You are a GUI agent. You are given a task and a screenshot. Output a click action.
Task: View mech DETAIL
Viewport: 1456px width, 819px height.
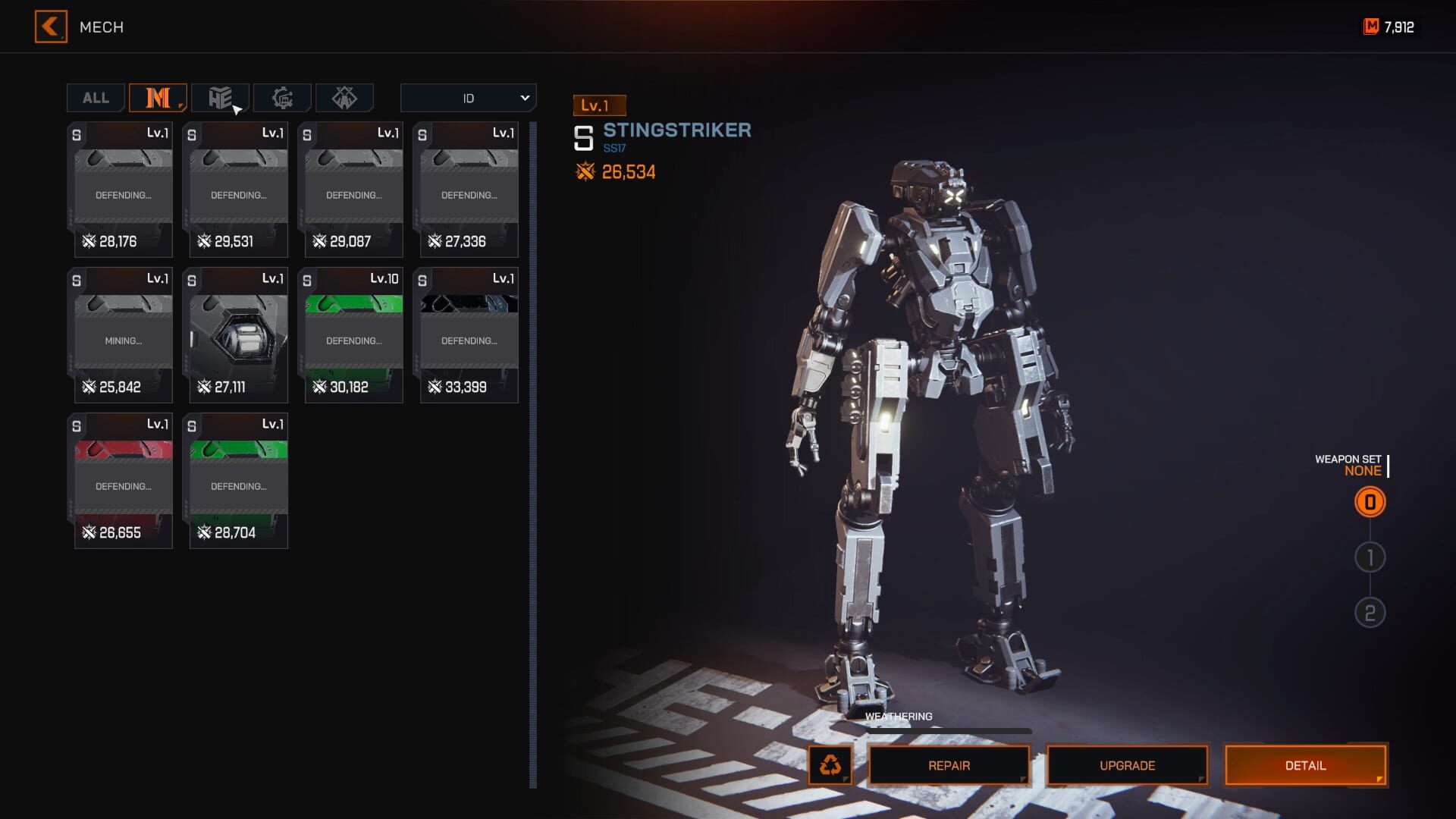tap(1305, 765)
